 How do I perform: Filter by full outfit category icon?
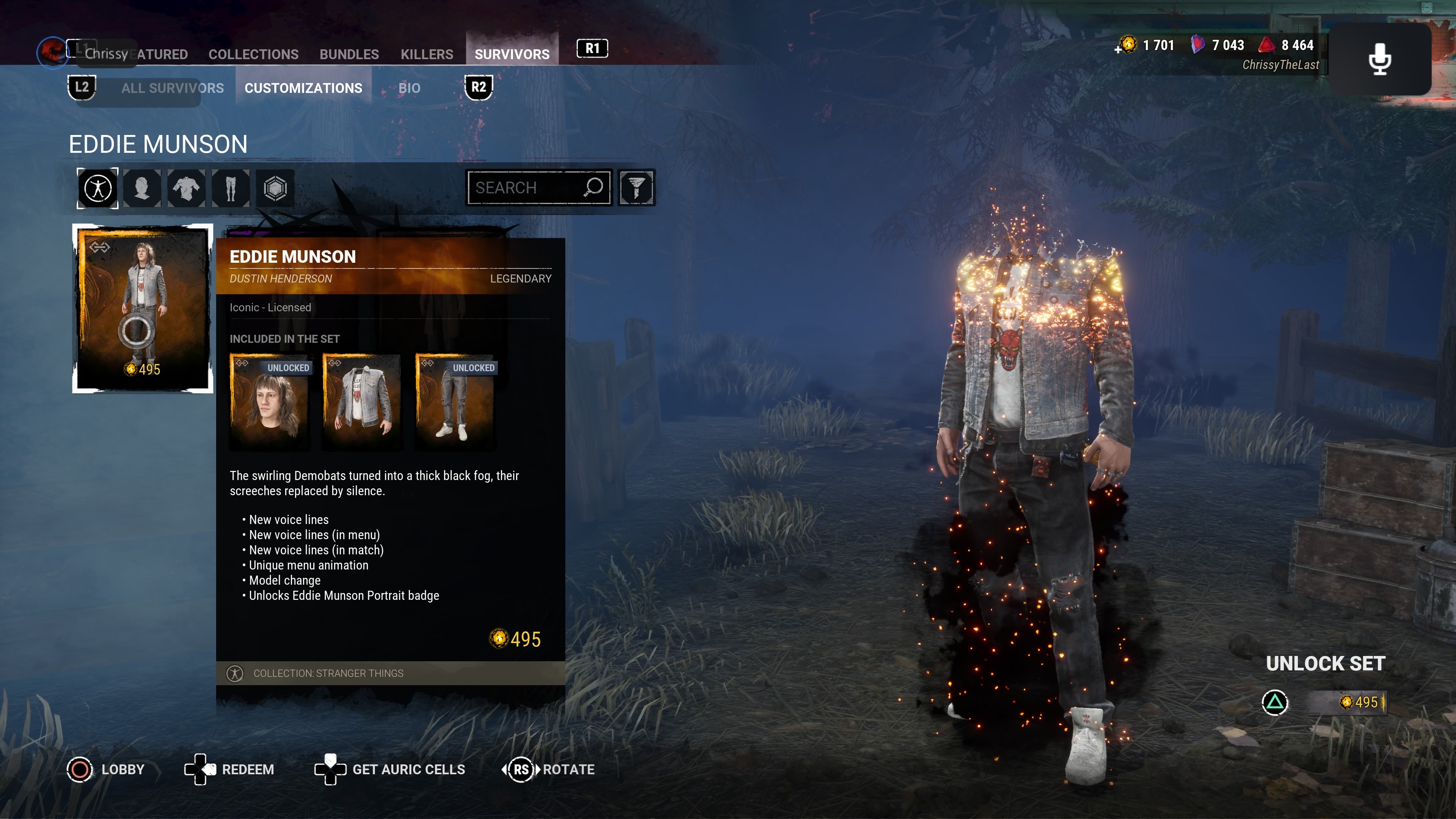point(98,188)
